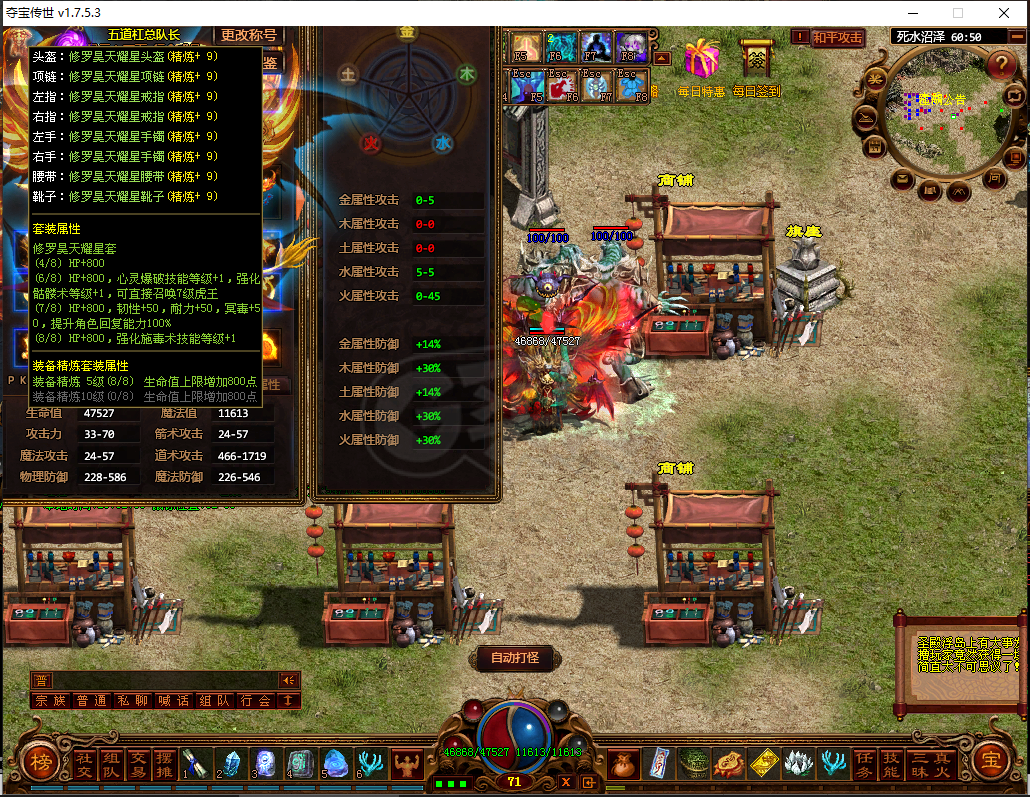
Task: Open the 榜 rankings round button
Action: [x=39, y=763]
